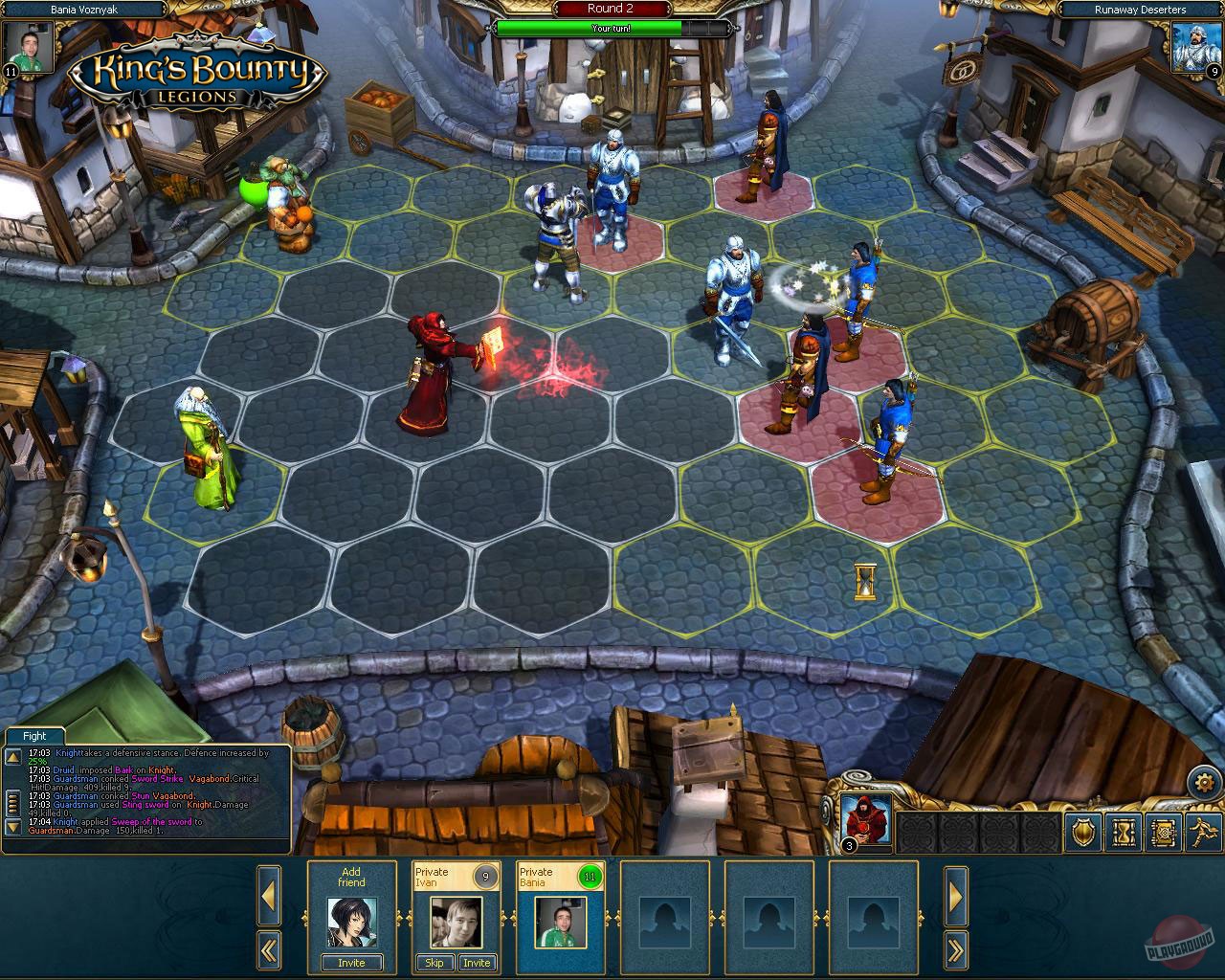This screenshot has height=980, width=1225.
Task: Expand friends list with double right chevron
Action: [x=956, y=950]
